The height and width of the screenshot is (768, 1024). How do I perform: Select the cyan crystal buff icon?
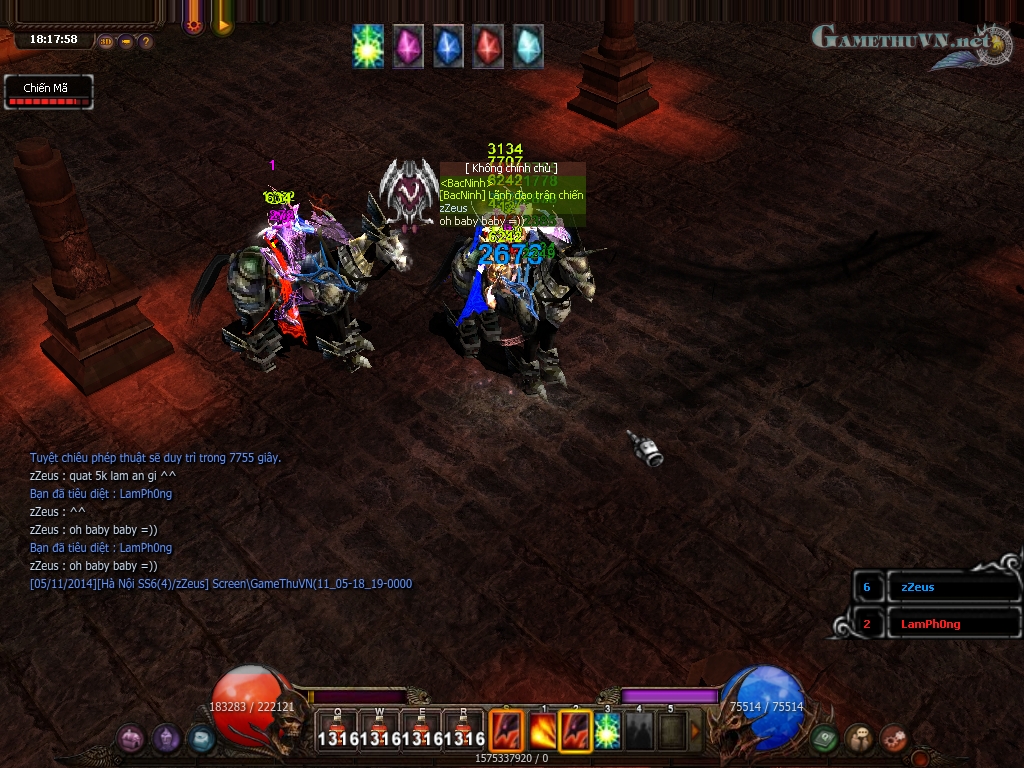tap(528, 47)
